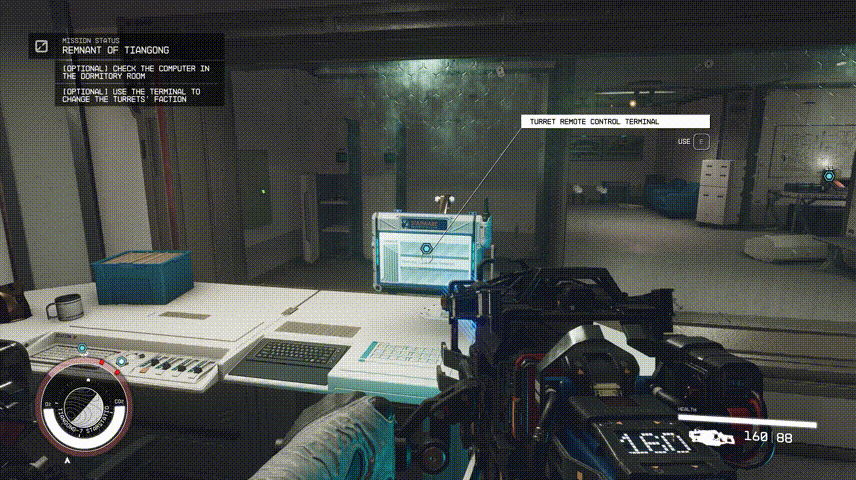Image resolution: width=856 pixels, height=480 pixels.
Task: Select the change turrets' faction objective
Action: click(130, 95)
